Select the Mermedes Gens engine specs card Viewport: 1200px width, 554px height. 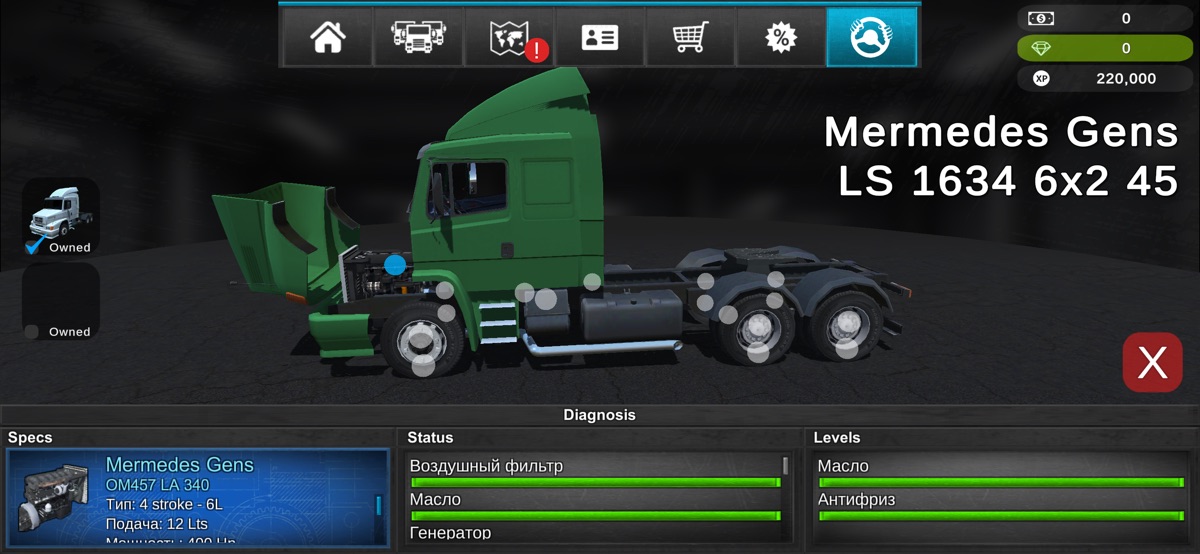point(196,497)
